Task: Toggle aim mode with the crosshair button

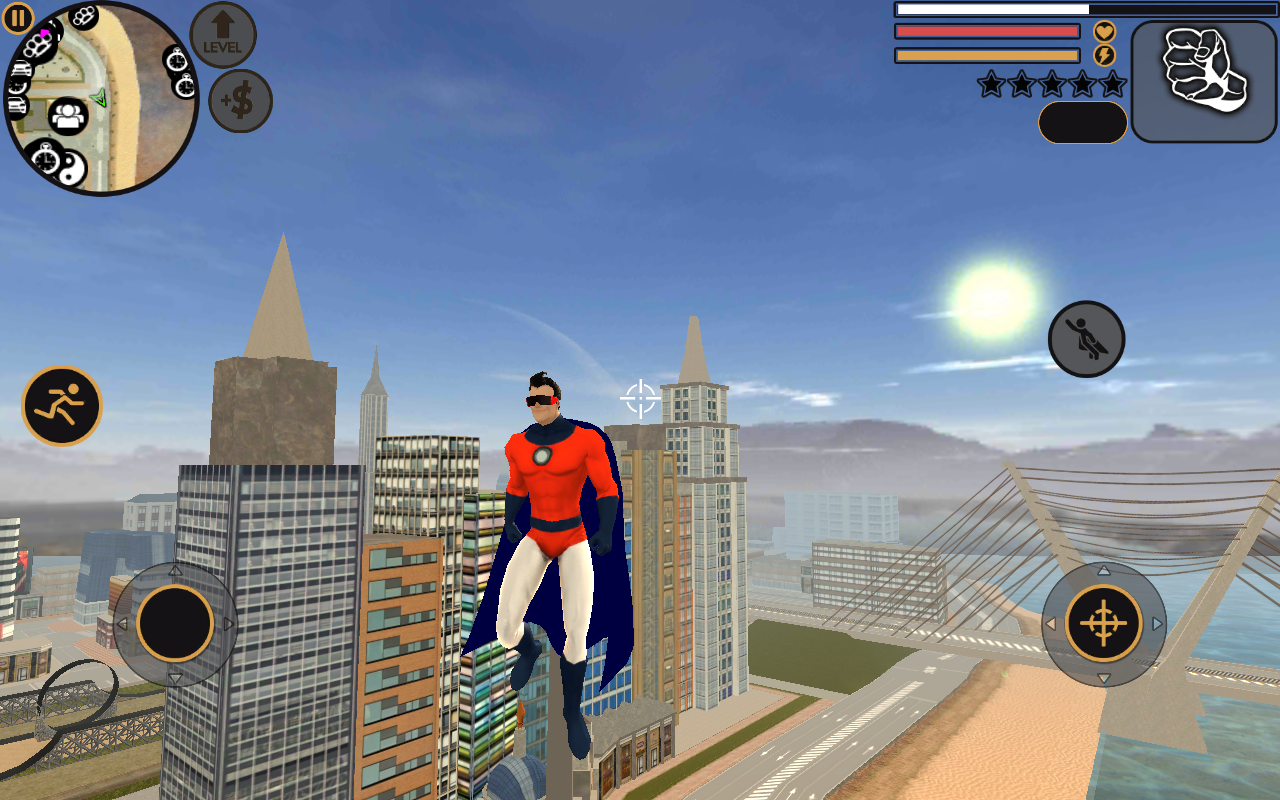Action: 1103,625
